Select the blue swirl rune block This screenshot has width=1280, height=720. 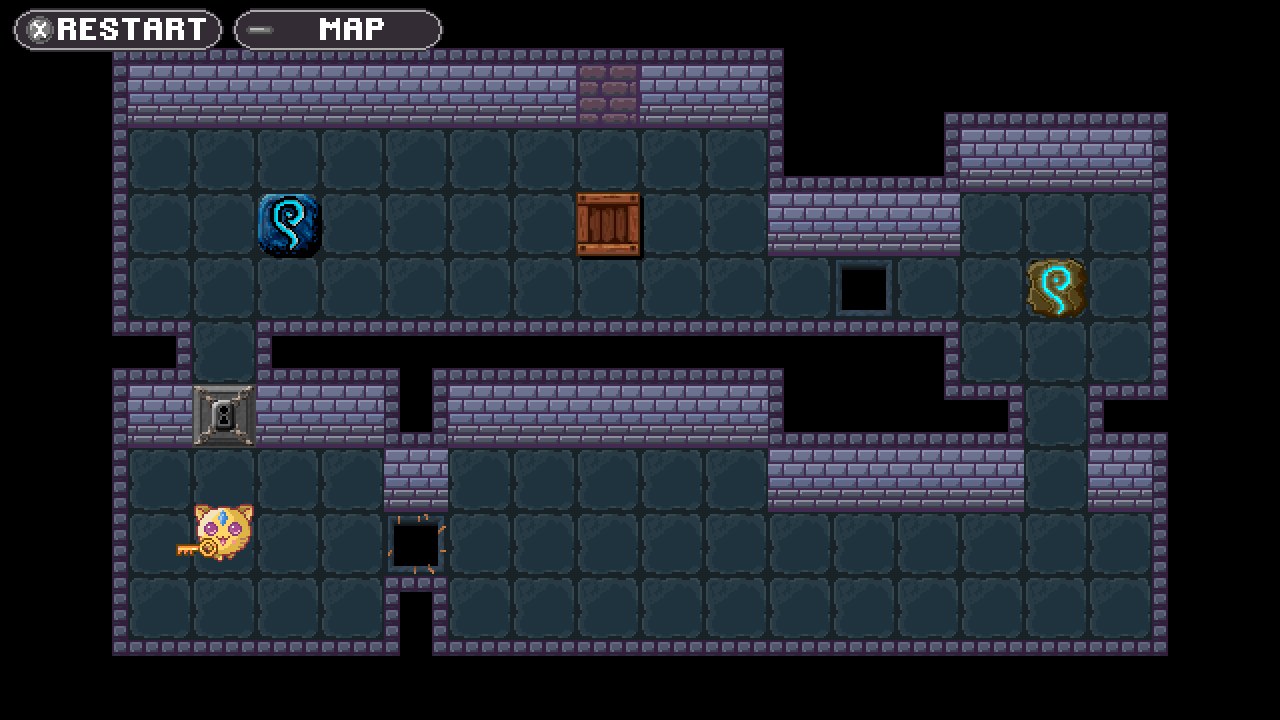(288, 224)
